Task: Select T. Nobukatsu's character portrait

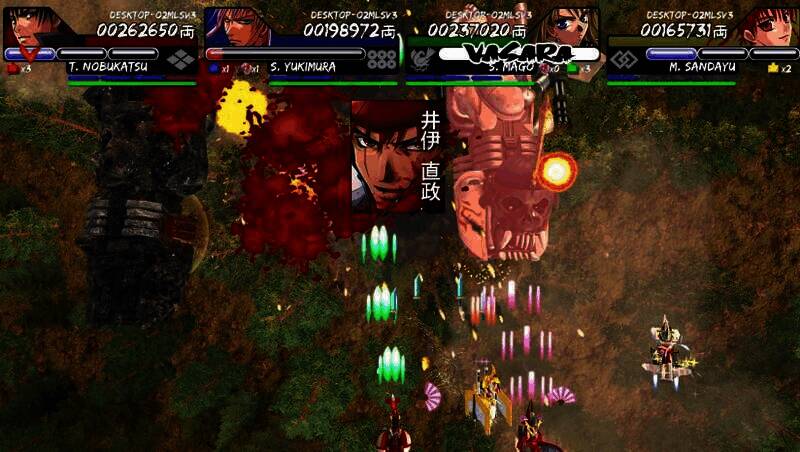Action: (30, 27)
